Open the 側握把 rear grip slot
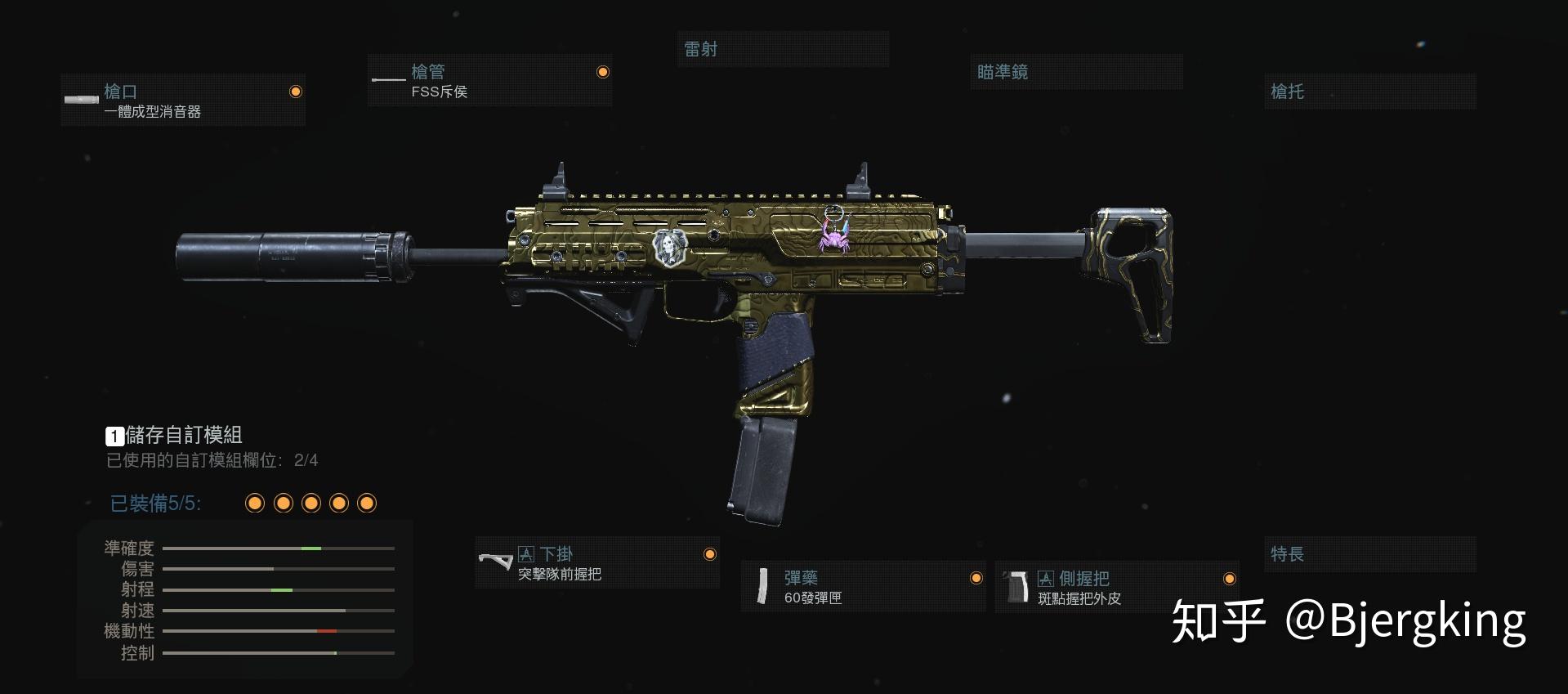This screenshot has width=1568, height=694. point(1117,587)
